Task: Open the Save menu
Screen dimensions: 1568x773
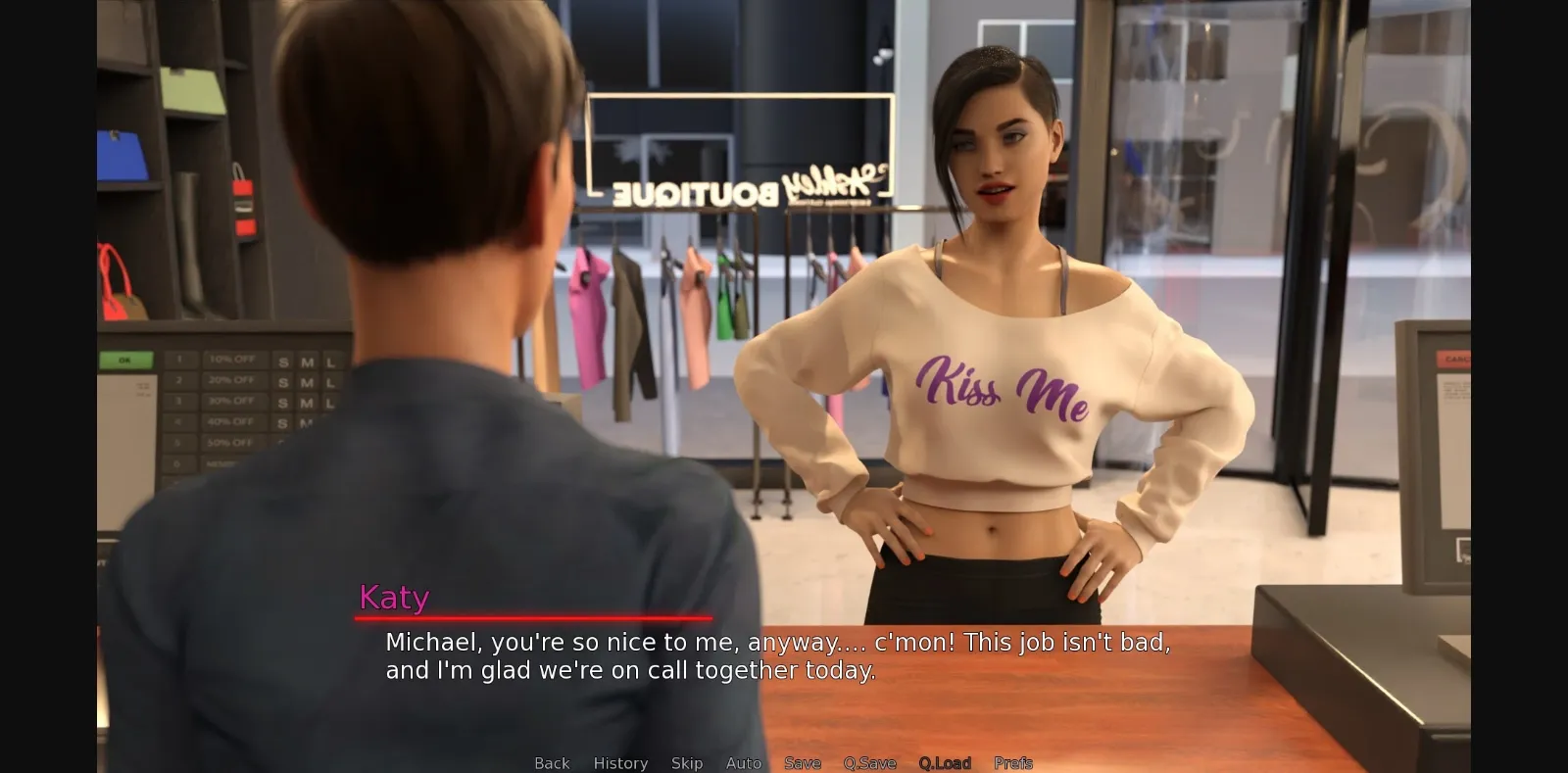Action: [x=802, y=762]
